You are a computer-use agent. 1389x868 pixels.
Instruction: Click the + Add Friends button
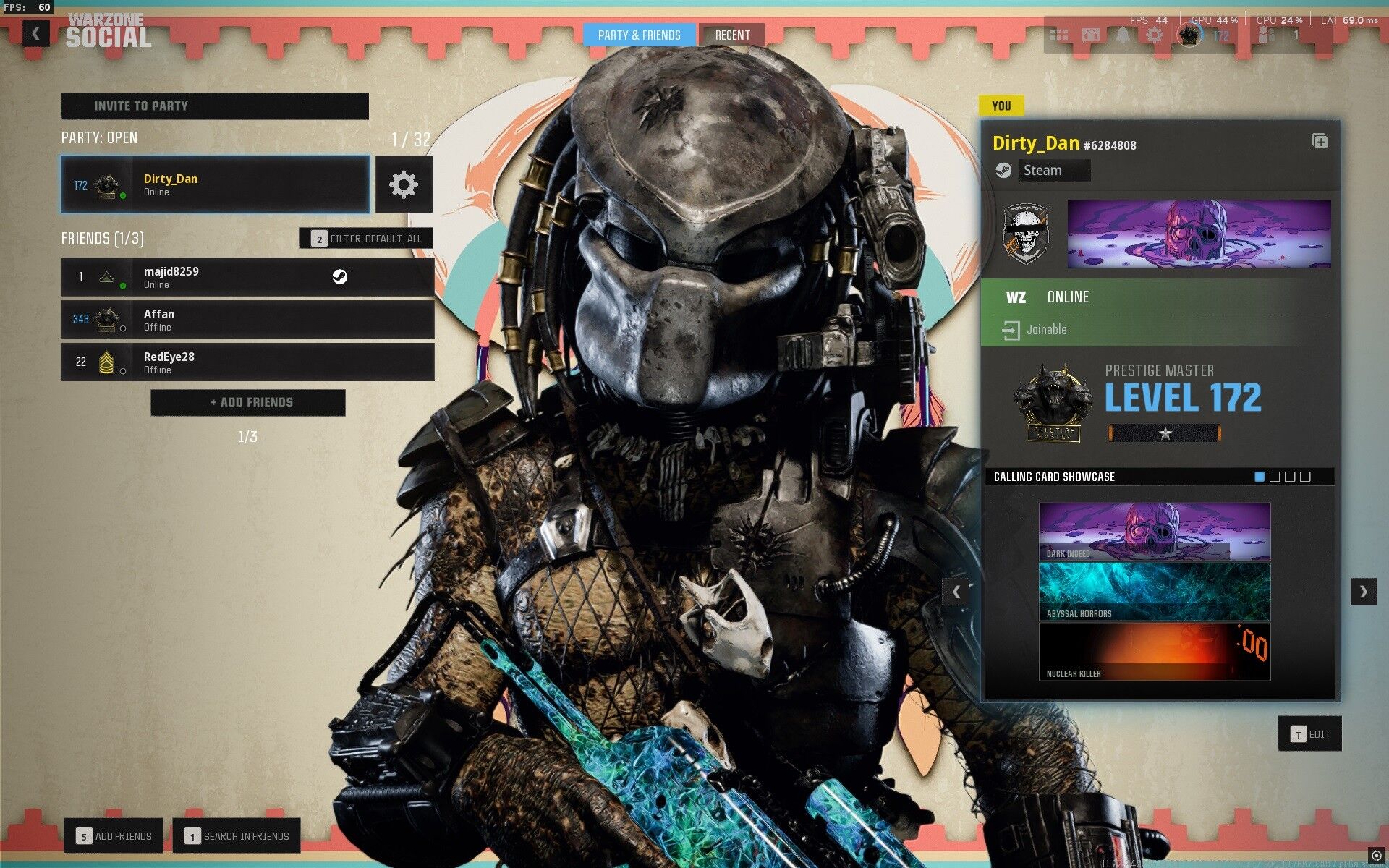247,402
